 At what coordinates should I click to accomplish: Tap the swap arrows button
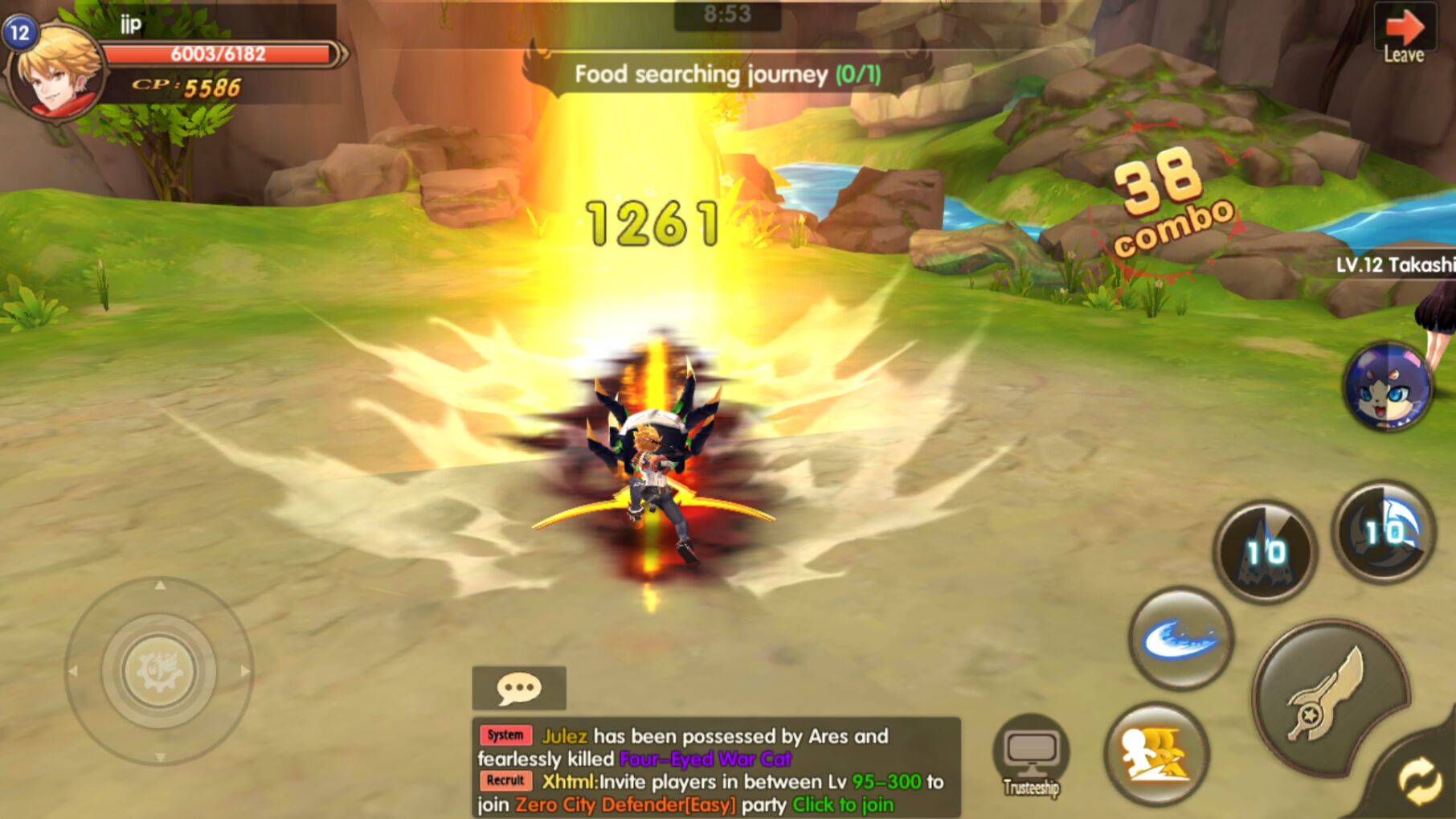coord(1421,780)
